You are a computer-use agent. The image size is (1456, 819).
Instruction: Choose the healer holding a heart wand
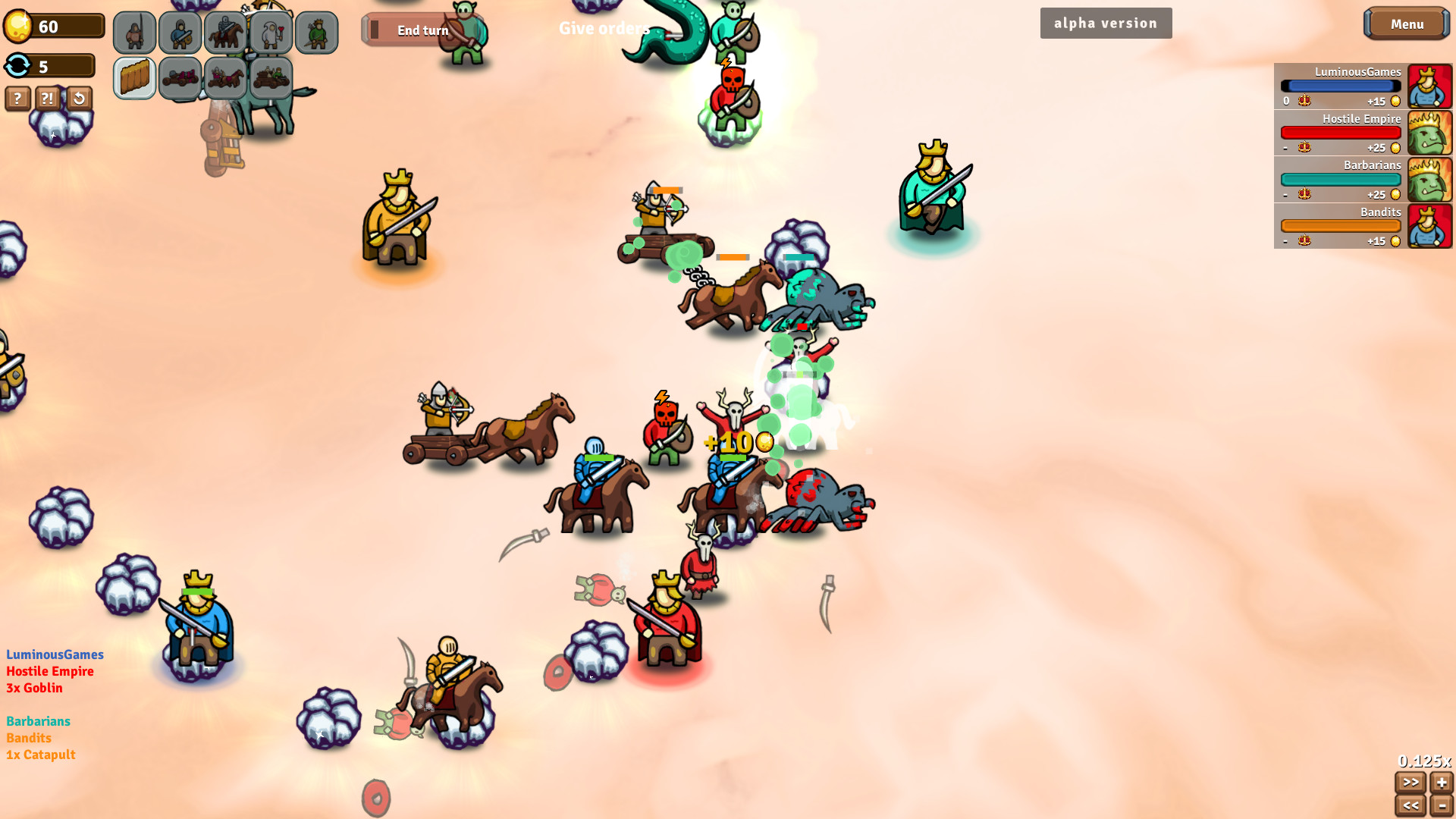[x=271, y=33]
